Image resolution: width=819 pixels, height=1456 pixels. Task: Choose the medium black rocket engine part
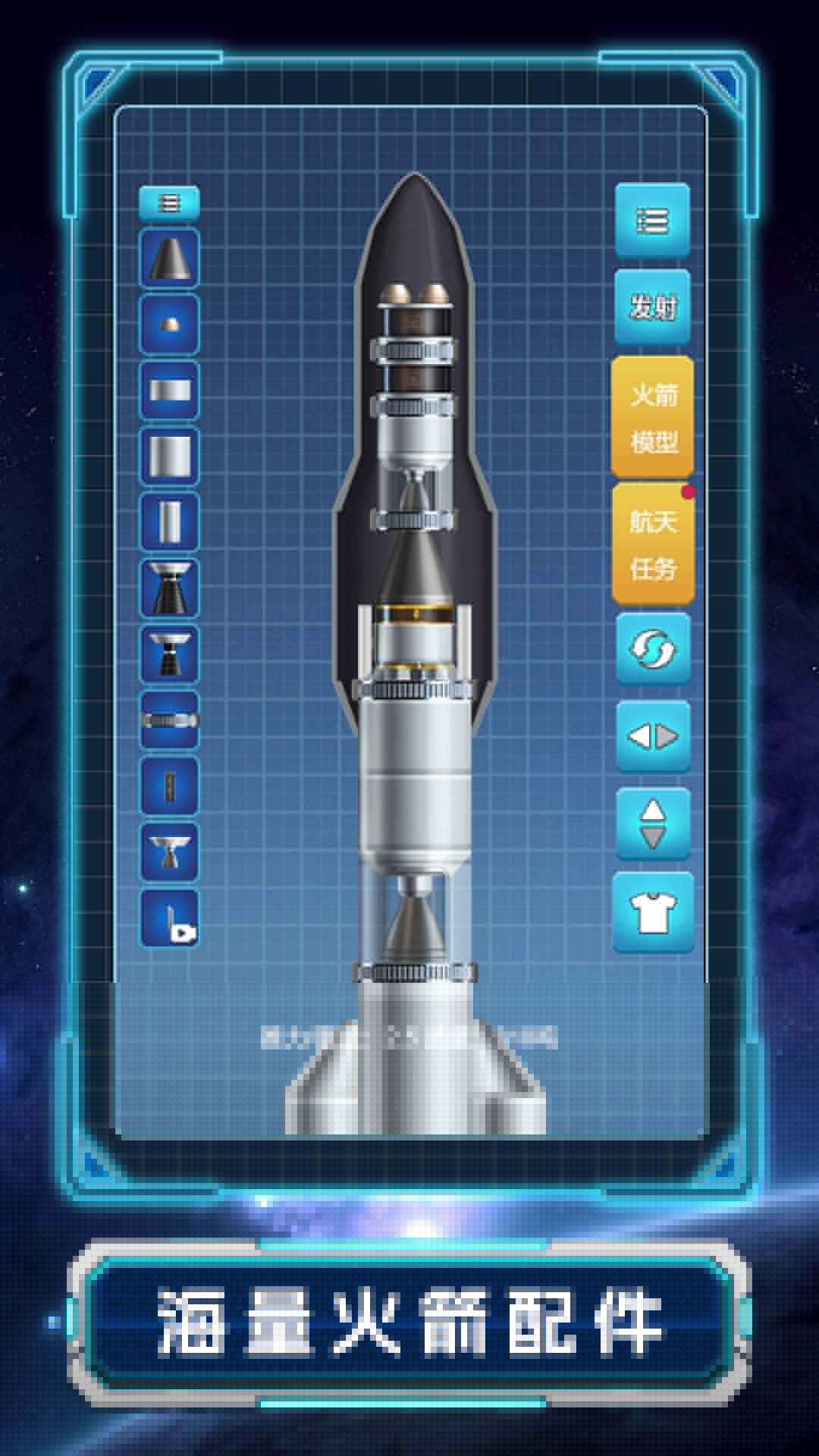(169, 654)
